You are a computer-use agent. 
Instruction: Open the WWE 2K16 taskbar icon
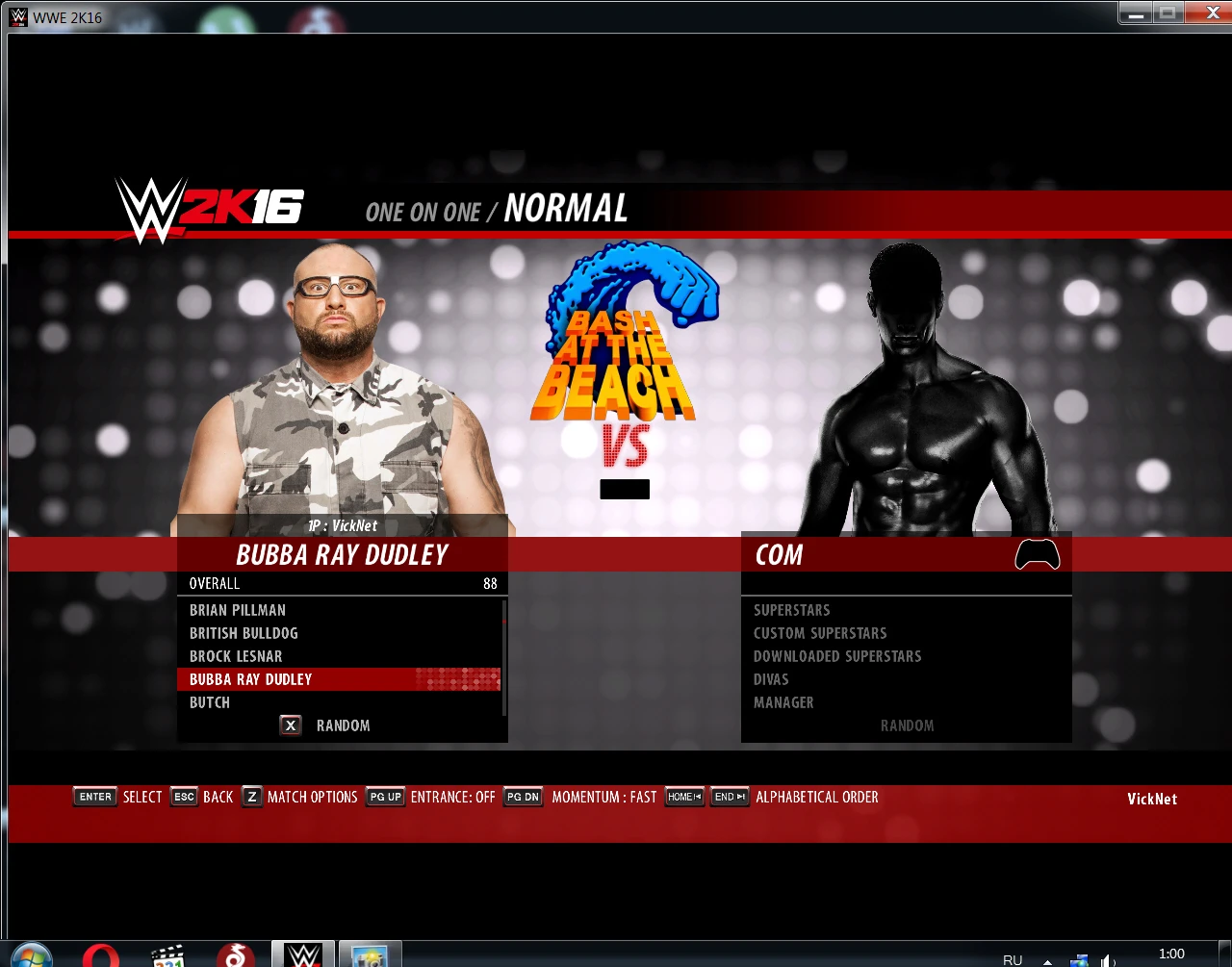pyautogui.click(x=302, y=954)
